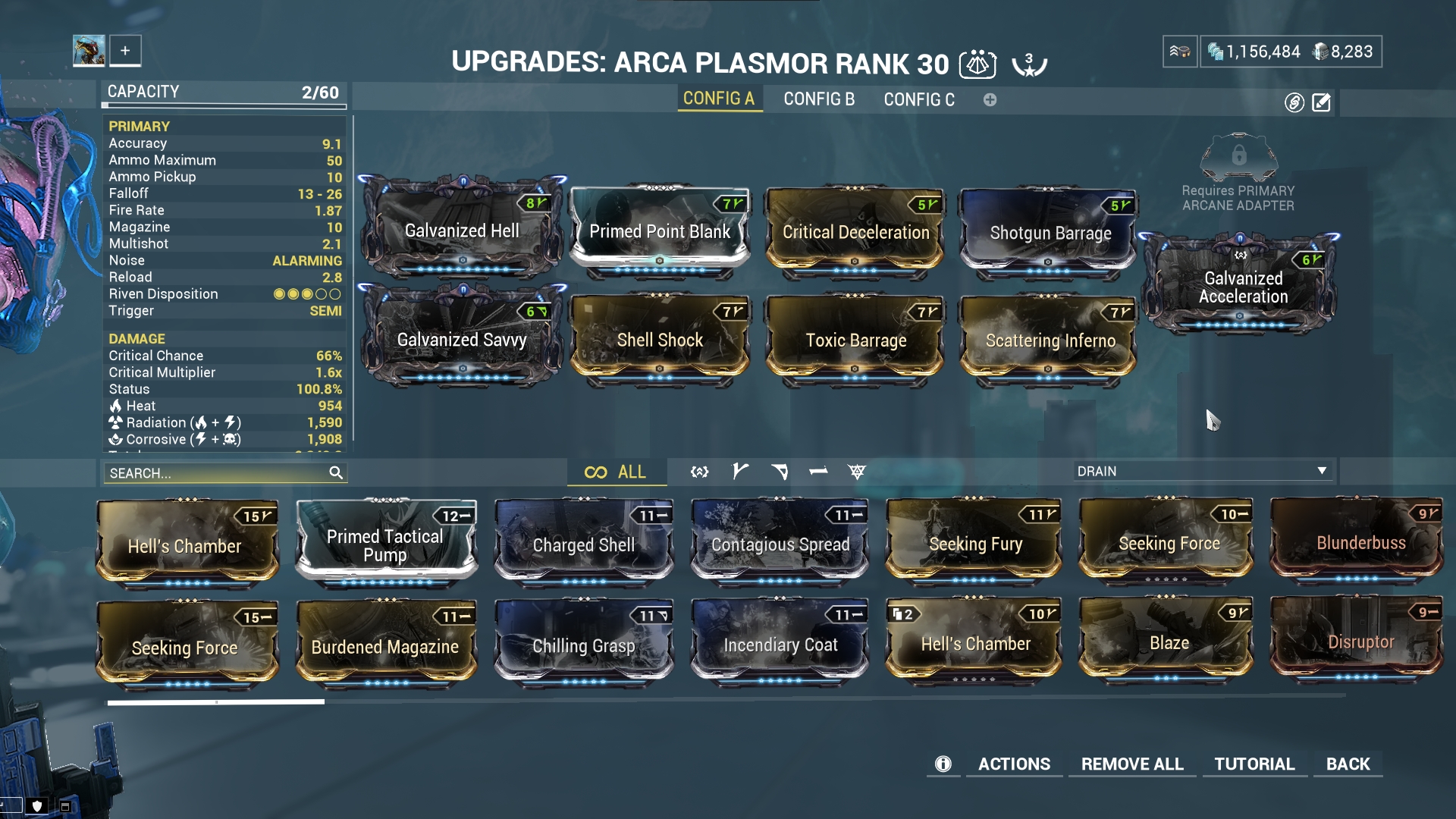The width and height of the screenshot is (1456, 819).
Task: Open the TUTORIAL
Action: click(1254, 764)
